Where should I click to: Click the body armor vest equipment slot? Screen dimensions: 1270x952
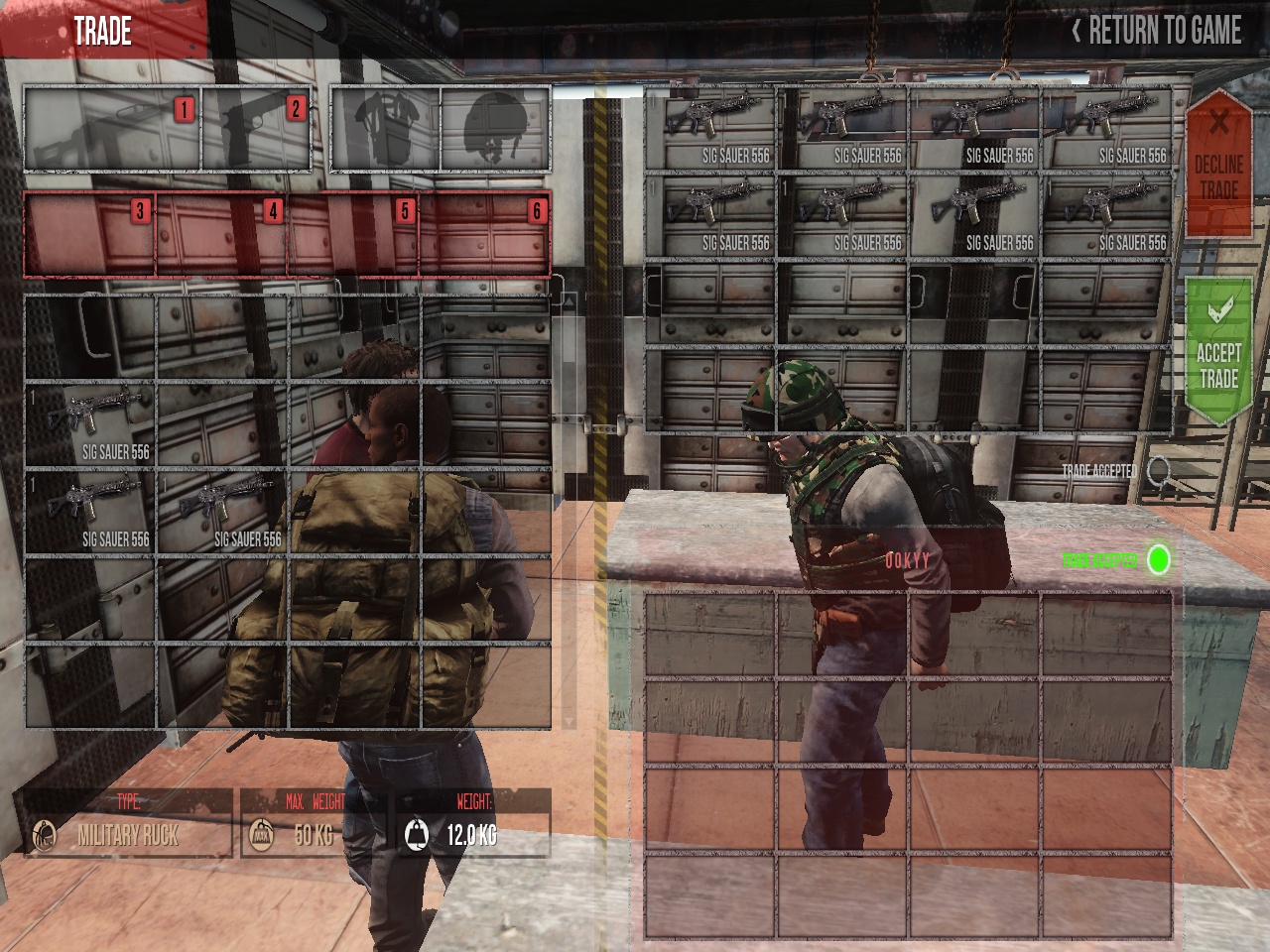tap(385, 130)
